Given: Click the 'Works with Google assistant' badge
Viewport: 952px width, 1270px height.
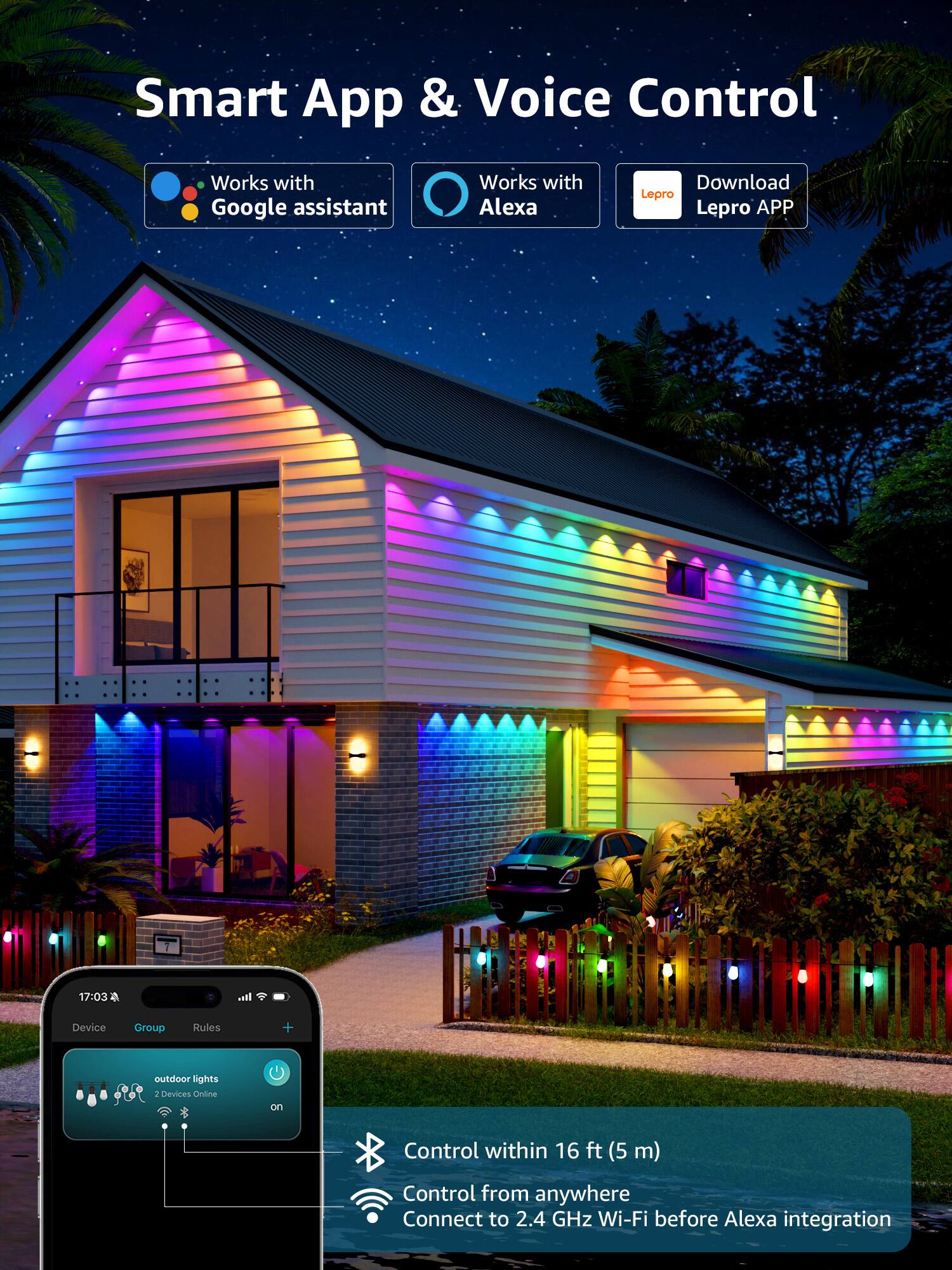Looking at the screenshot, I should pos(270,194).
